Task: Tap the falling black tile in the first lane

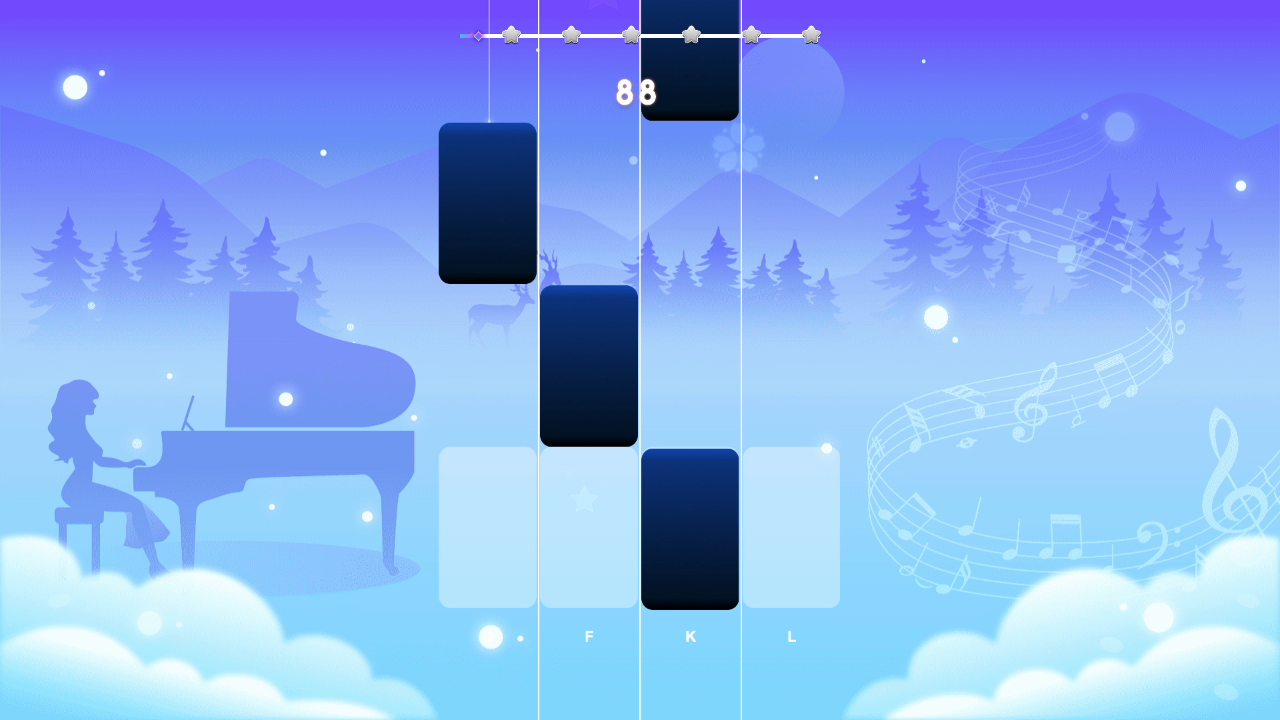Action: point(487,202)
